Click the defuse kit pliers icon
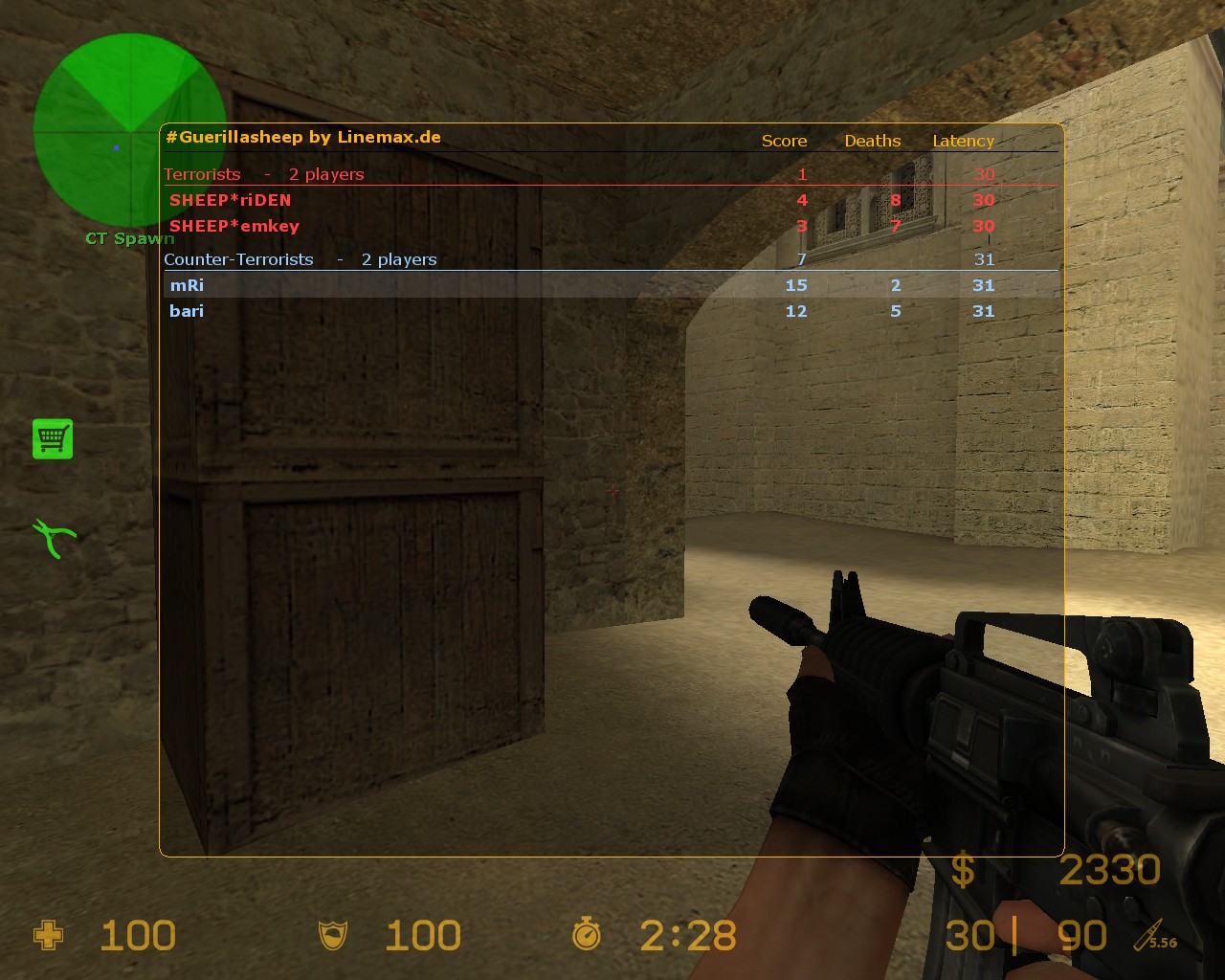 coord(54,538)
